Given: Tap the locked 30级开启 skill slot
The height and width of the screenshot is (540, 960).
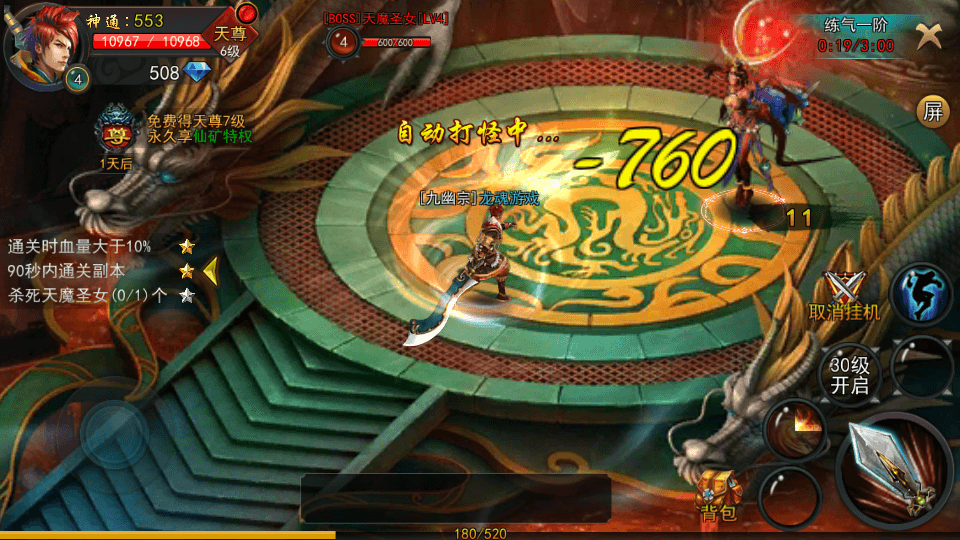Looking at the screenshot, I should (849, 375).
